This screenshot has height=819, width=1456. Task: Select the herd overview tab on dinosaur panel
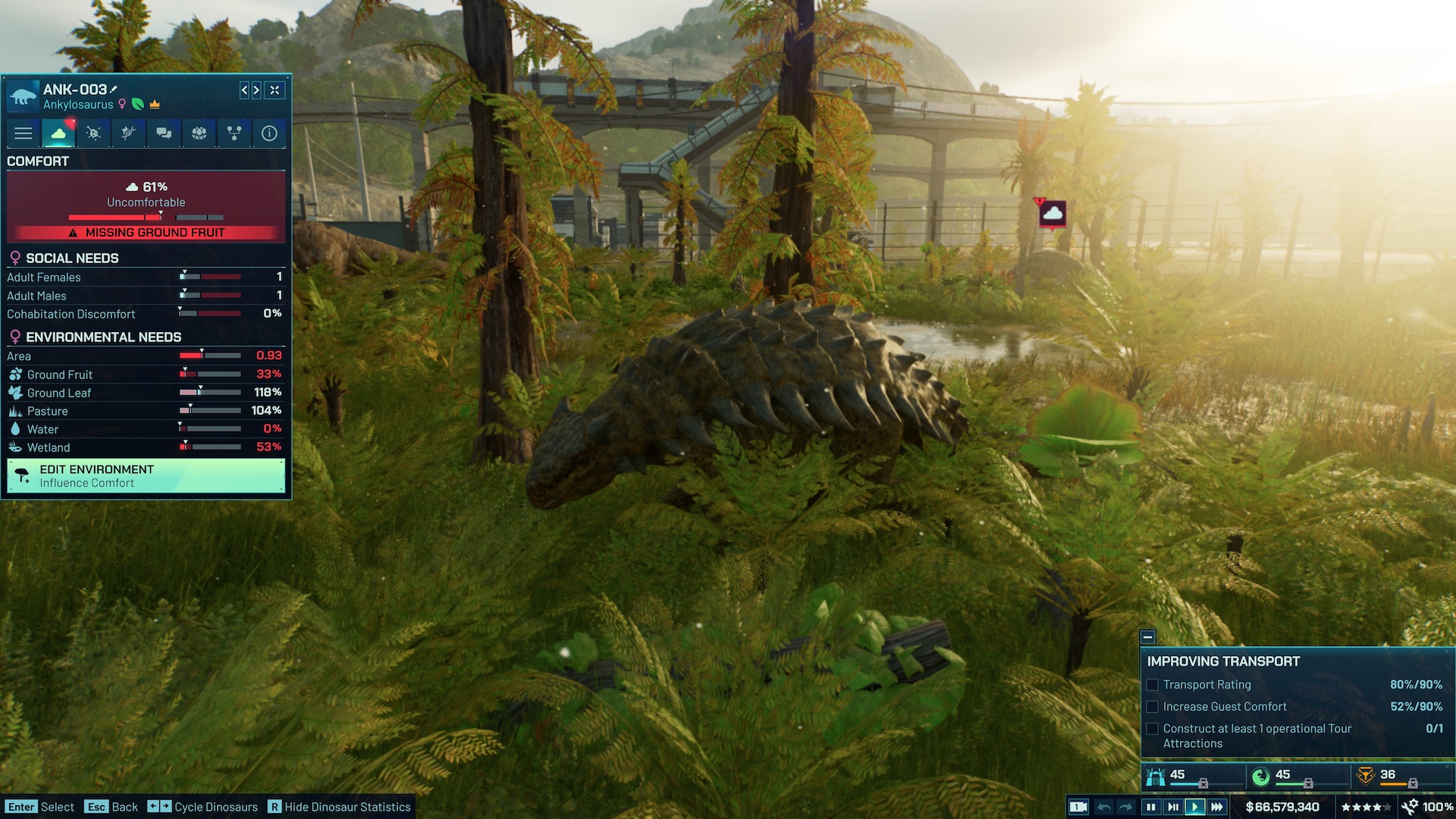197,133
